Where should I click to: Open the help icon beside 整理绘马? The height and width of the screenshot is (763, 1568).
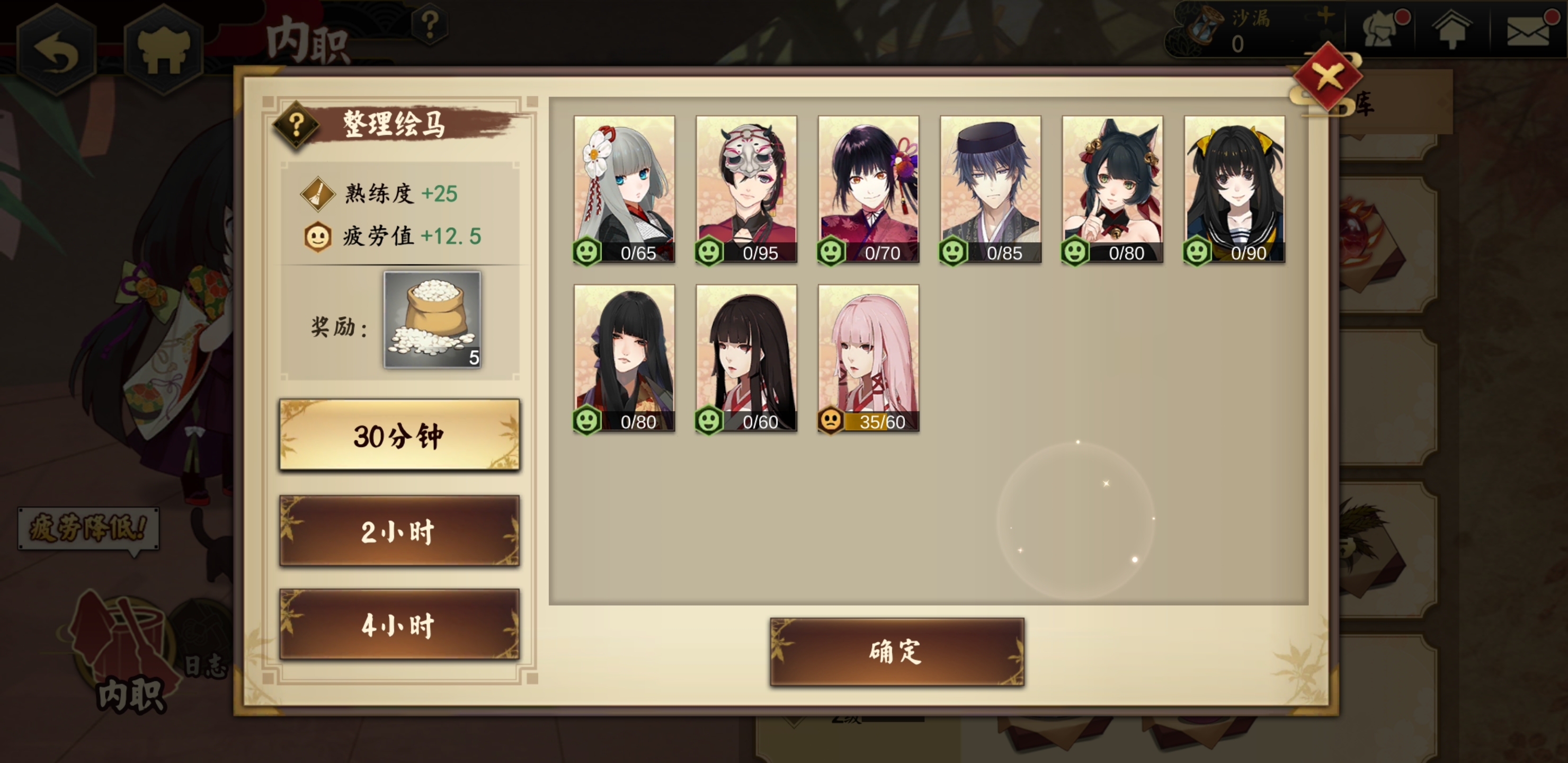coord(297,125)
